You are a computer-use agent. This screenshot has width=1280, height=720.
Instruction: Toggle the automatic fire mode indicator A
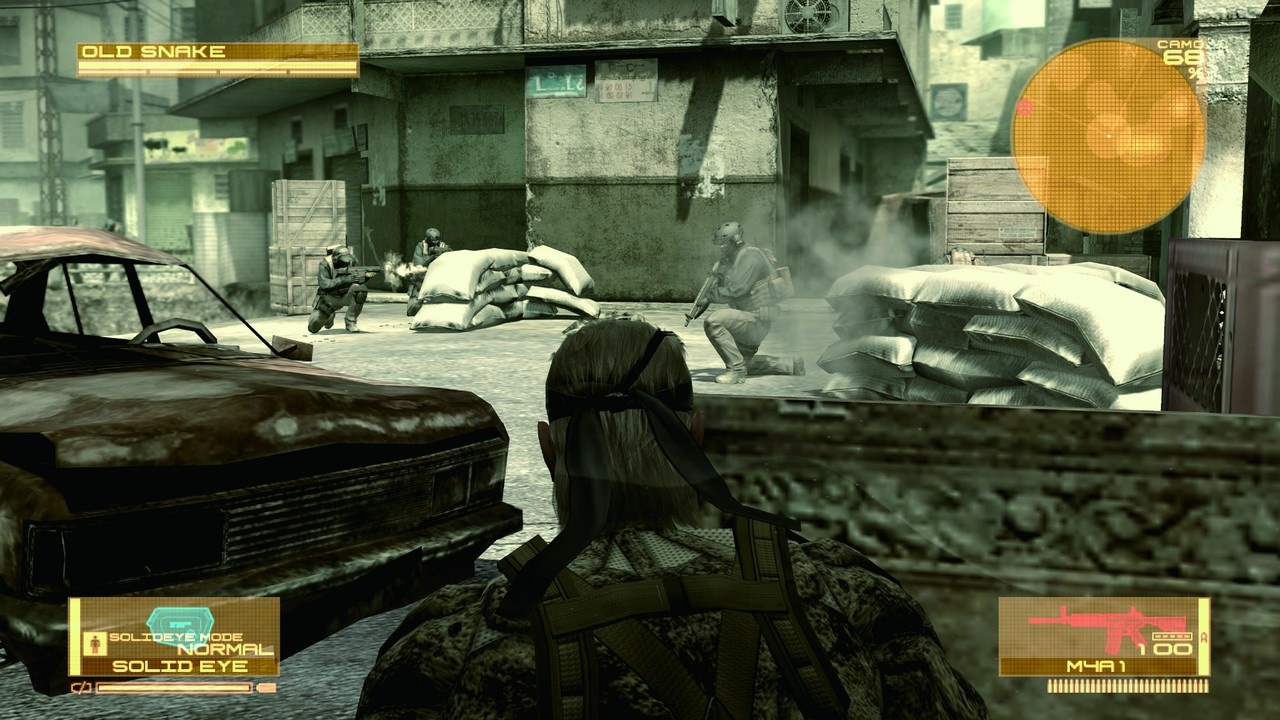tap(1203, 636)
